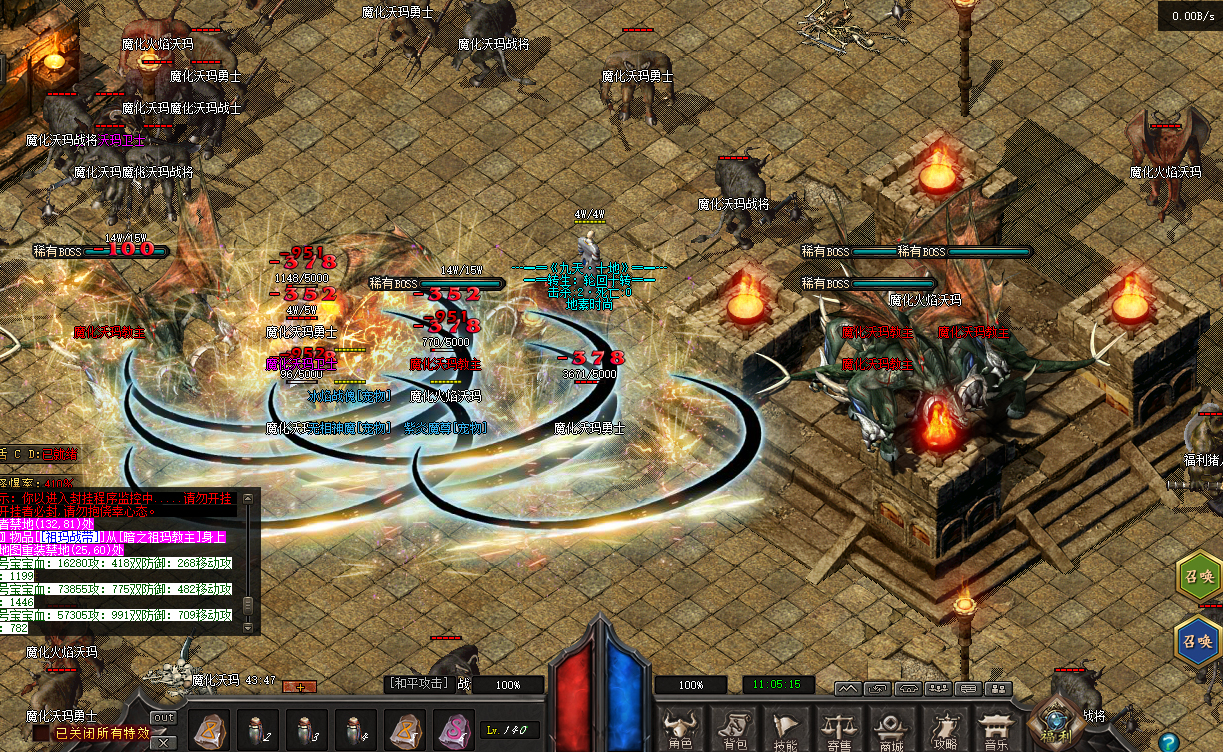Click the green 召唤 summon hexagon
The image size is (1223, 752).
[x=1198, y=578]
